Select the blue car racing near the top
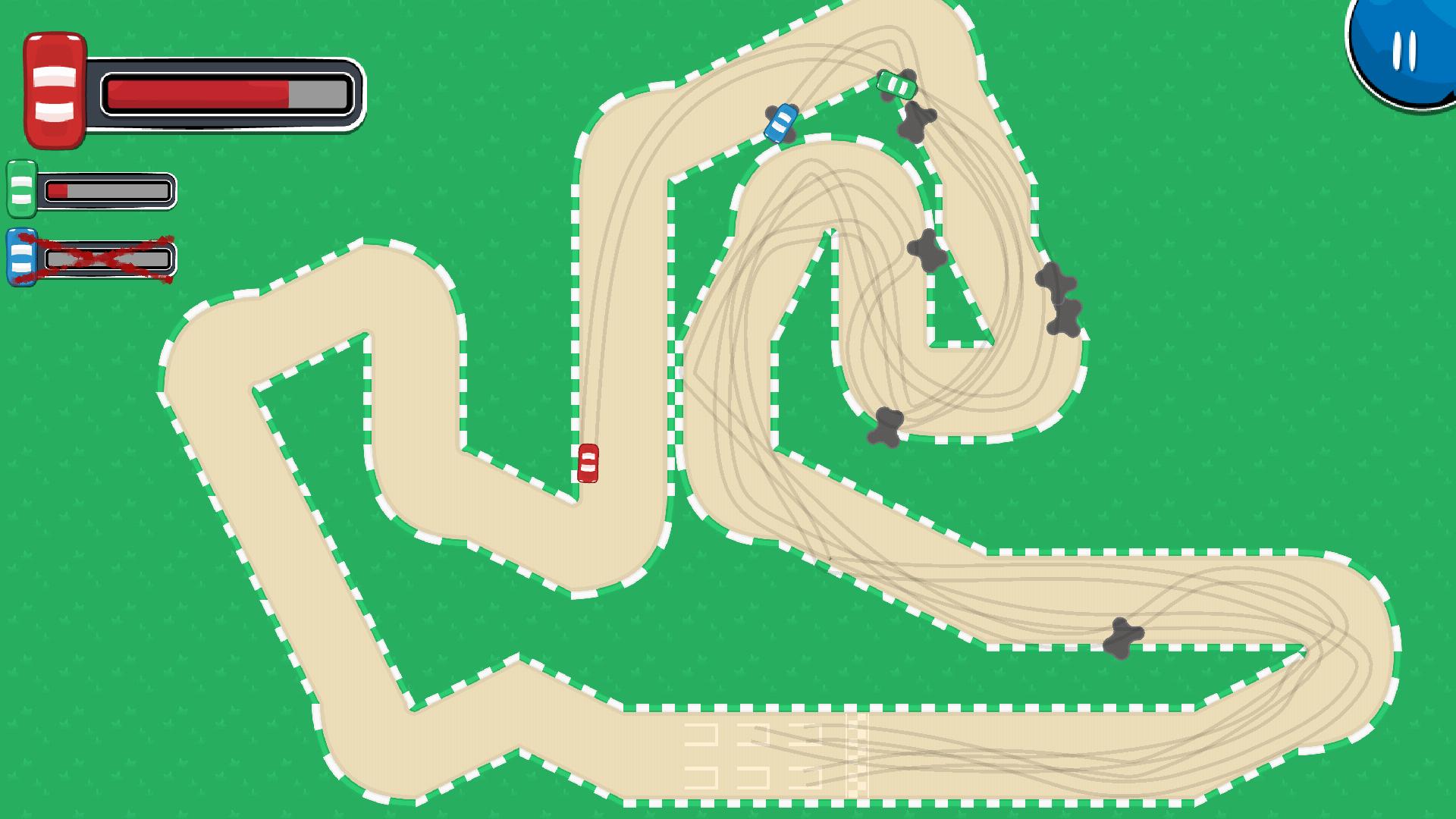The height and width of the screenshot is (819, 1456). (780, 121)
